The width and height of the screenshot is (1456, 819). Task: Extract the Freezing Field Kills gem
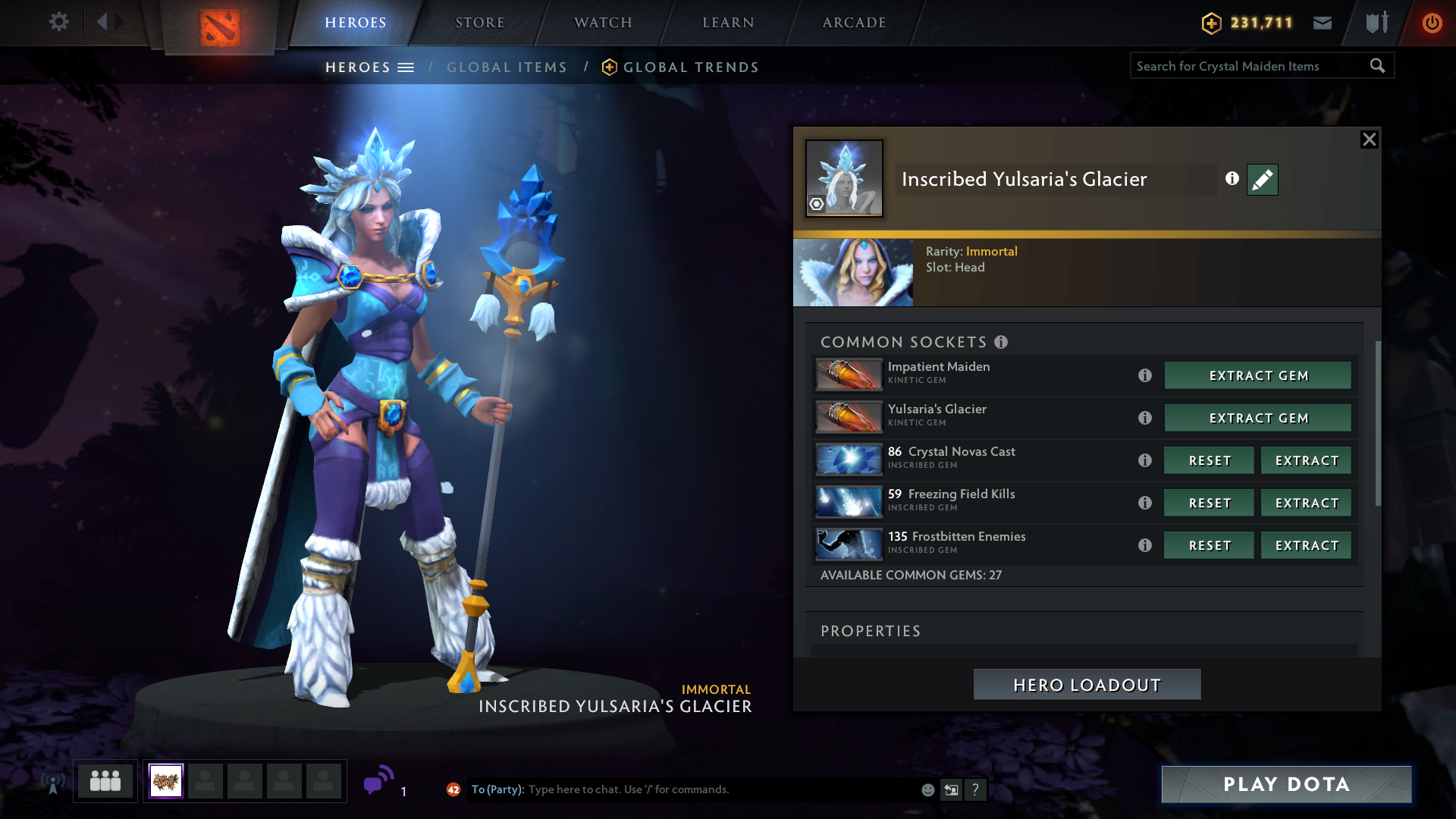(1307, 503)
